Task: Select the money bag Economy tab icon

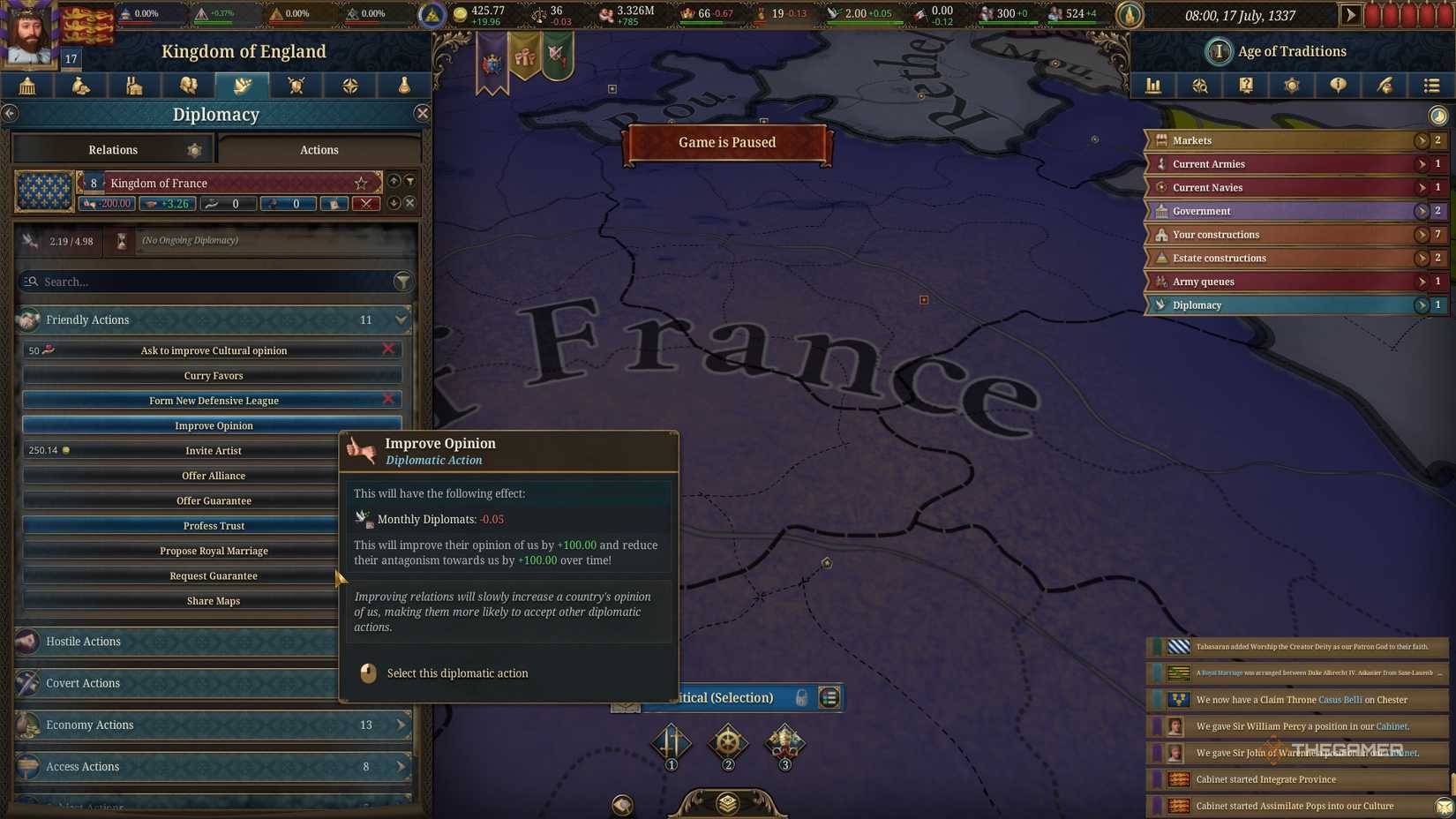Action: 80,86
